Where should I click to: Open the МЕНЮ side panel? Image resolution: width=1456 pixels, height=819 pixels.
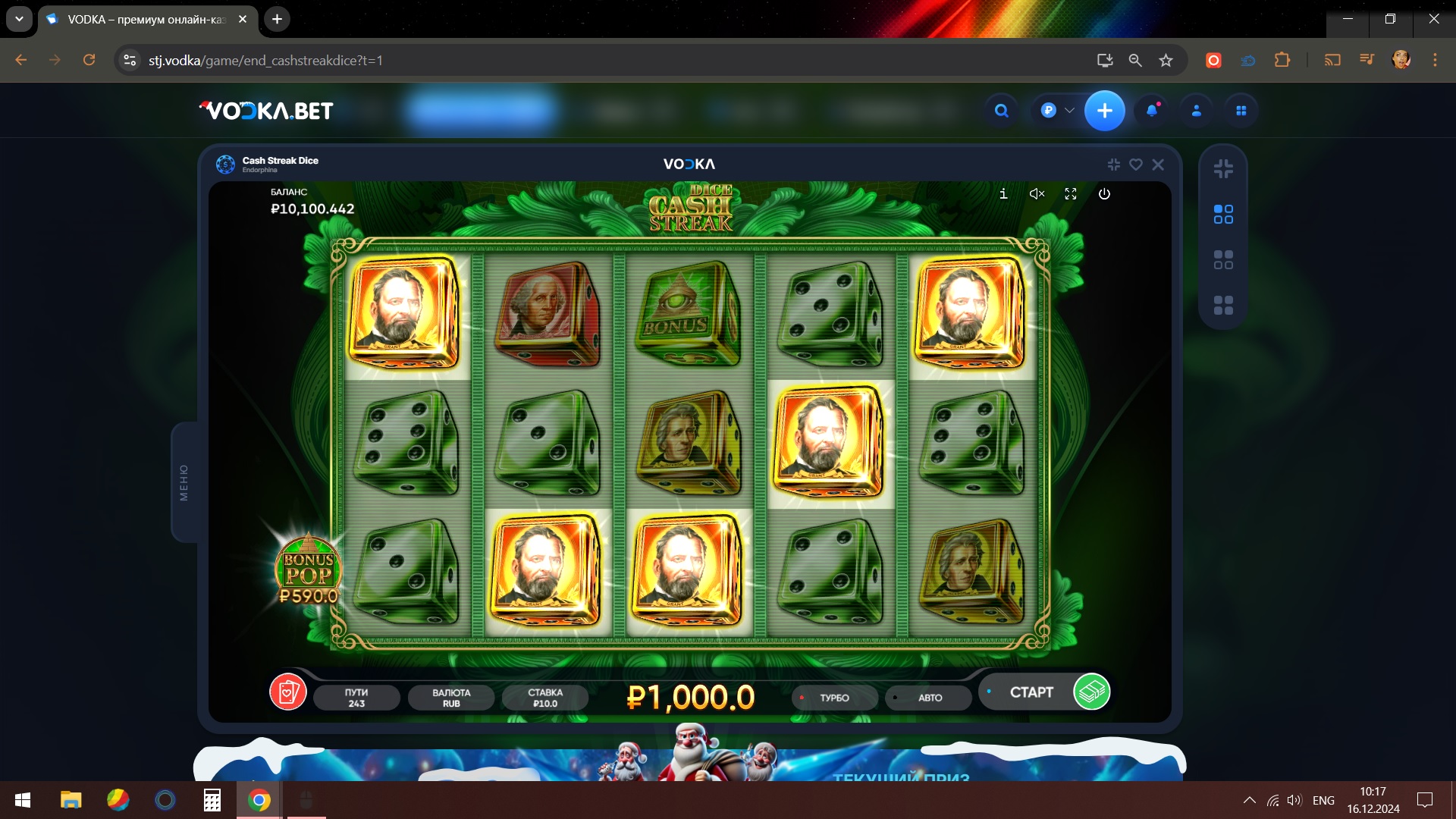tap(184, 482)
